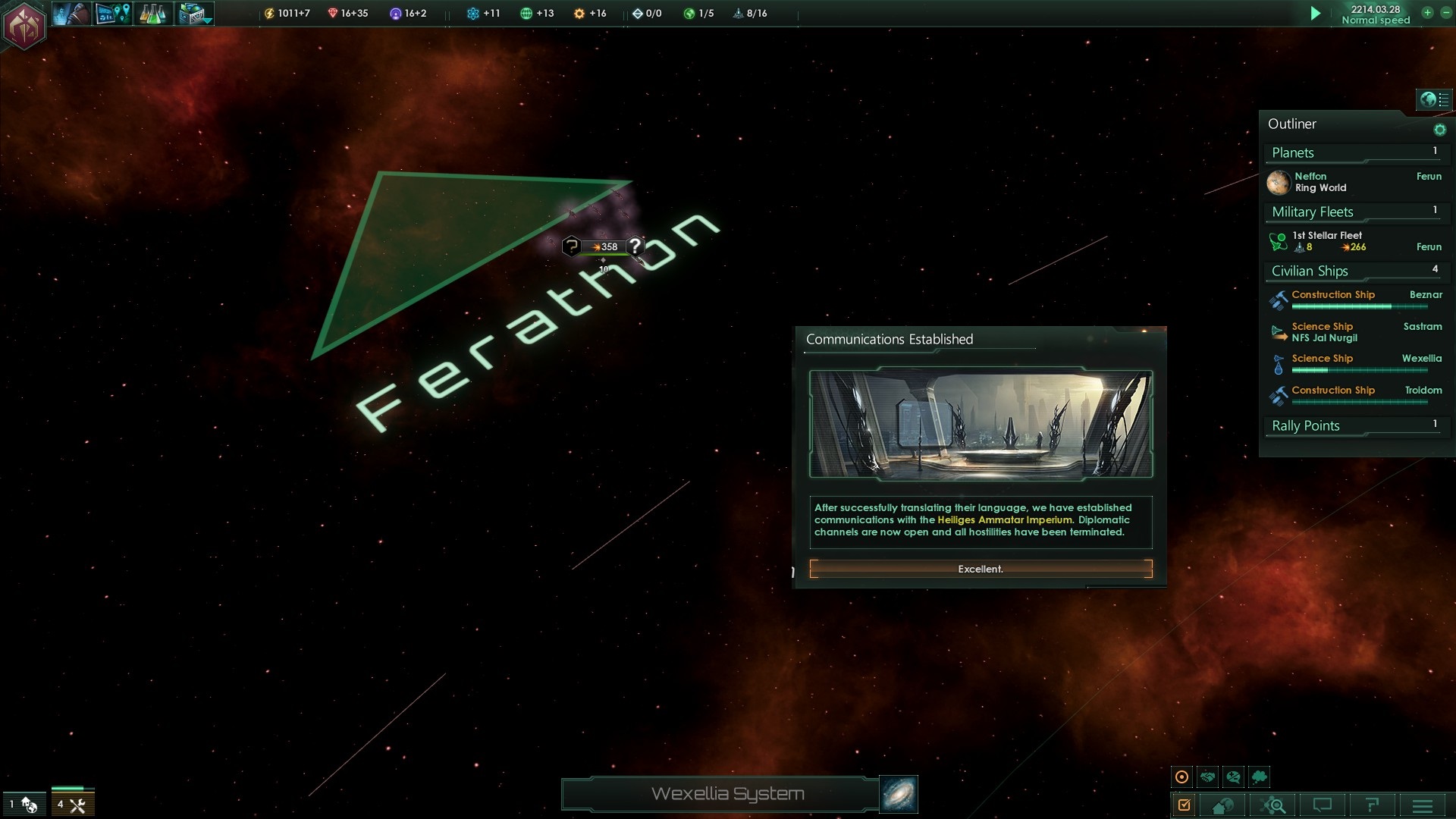Increase game speed with the plus button

click(1427, 13)
